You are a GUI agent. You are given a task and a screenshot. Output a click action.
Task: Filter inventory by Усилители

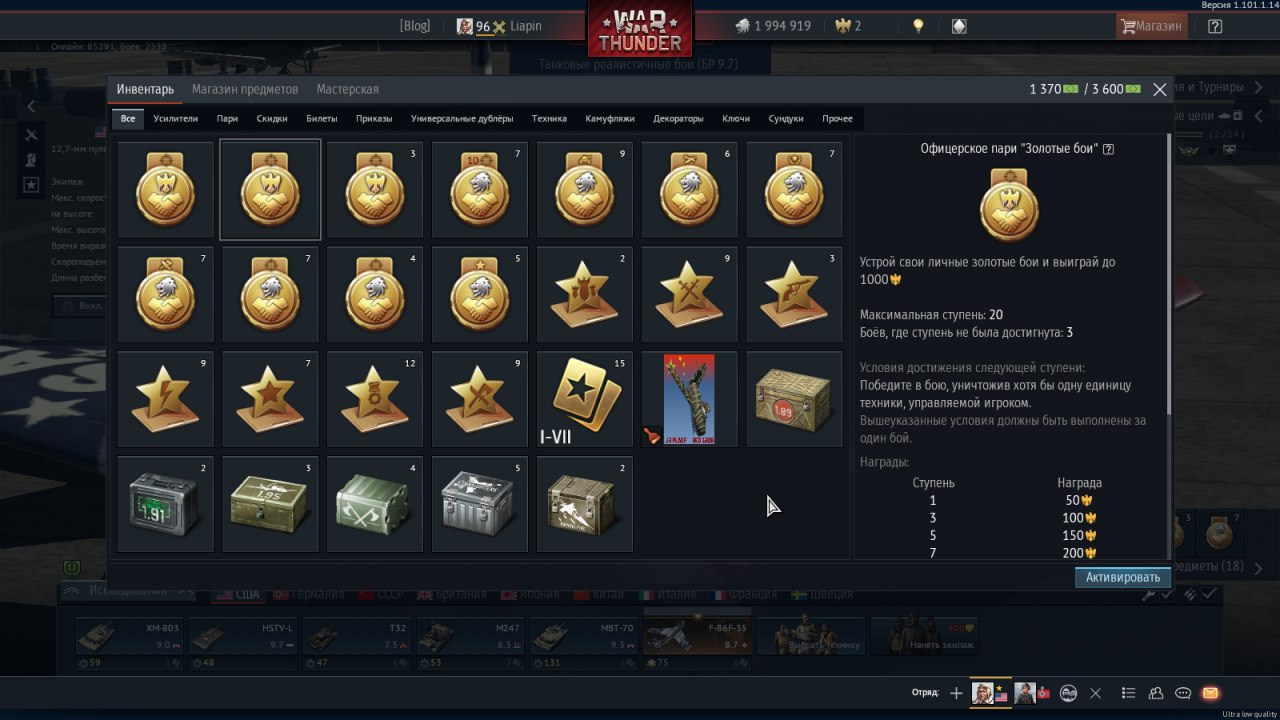(x=176, y=118)
